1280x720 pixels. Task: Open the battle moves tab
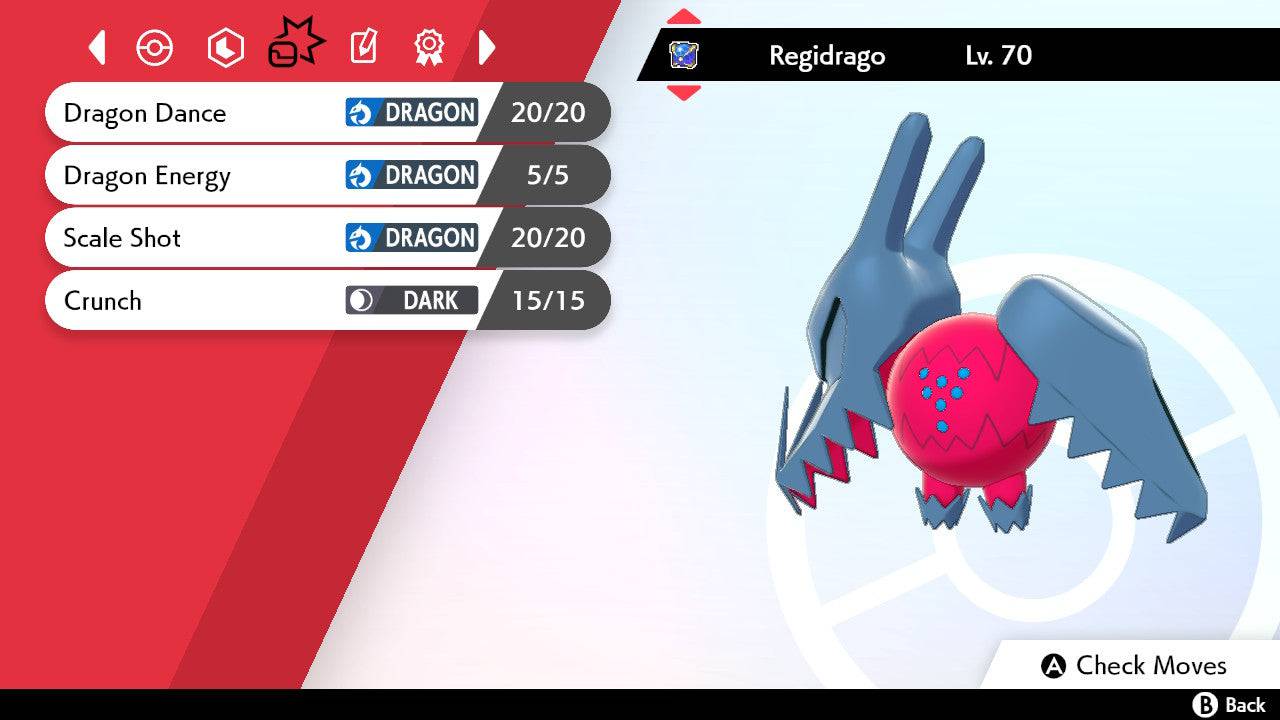tap(296, 45)
